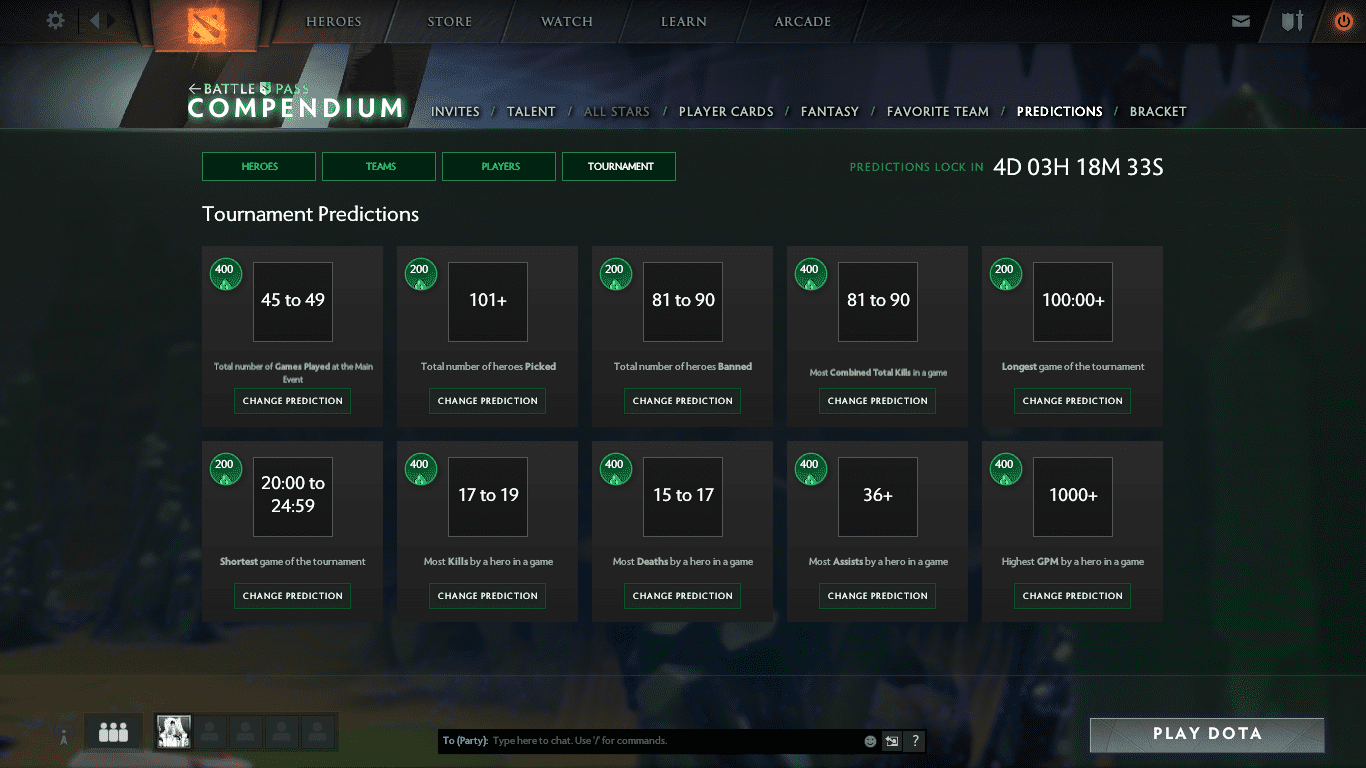Viewport: 1366px width, 768px height.
Task: Open the Bracket tab
Action: point(1158,112)
